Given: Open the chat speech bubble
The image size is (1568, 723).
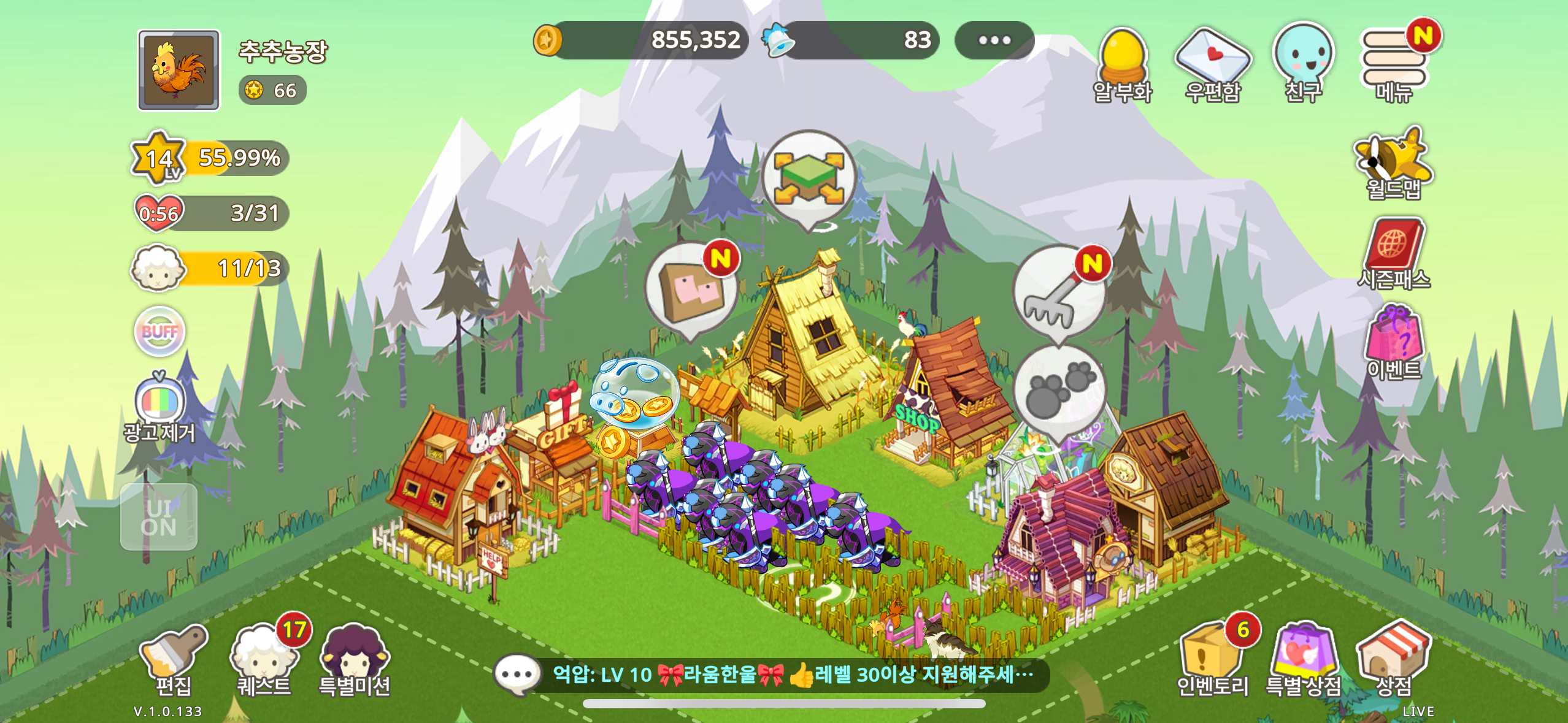Looking at the screenshot, I should tap(517, 675).
